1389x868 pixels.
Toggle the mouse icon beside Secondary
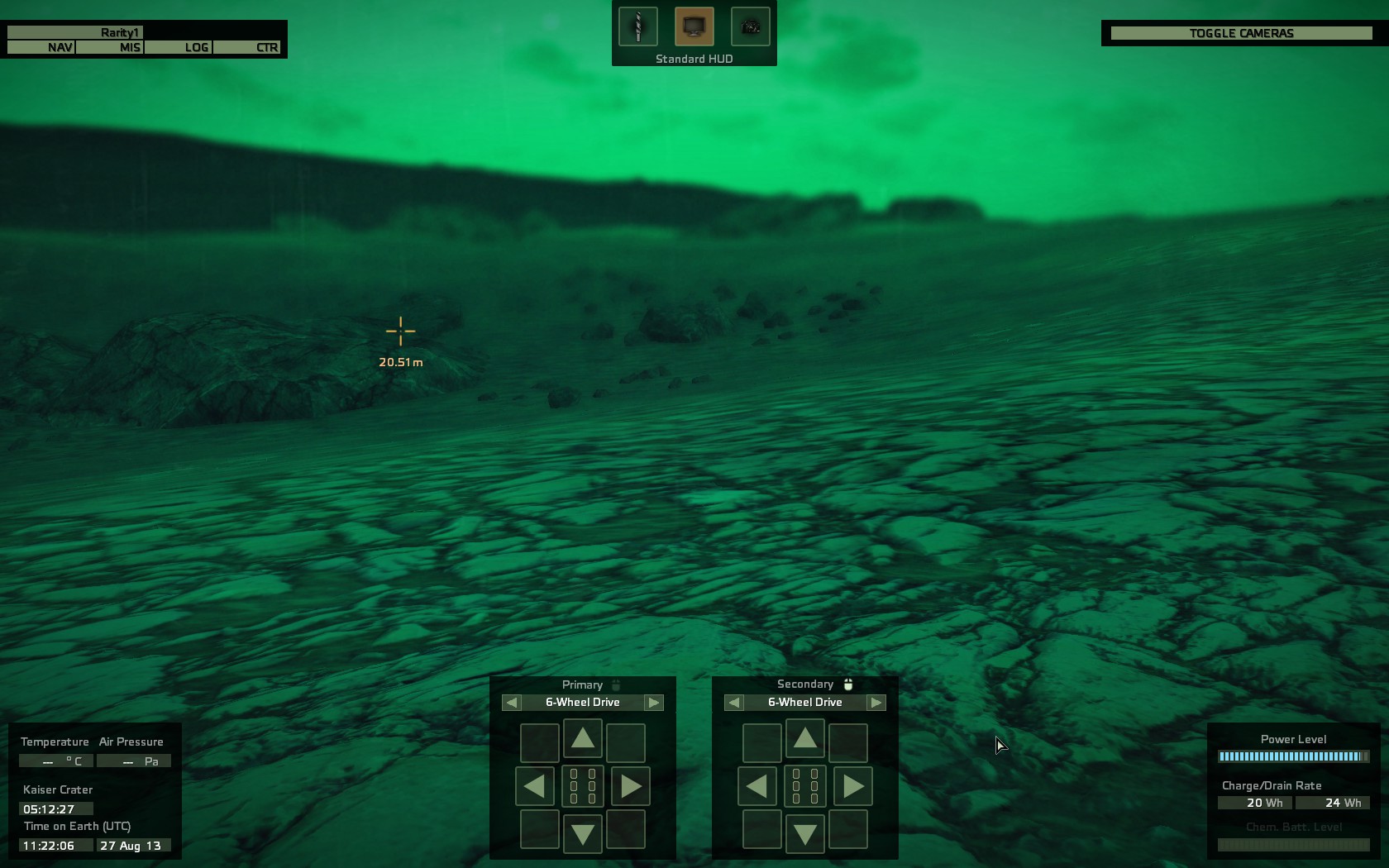click(847, 684)
